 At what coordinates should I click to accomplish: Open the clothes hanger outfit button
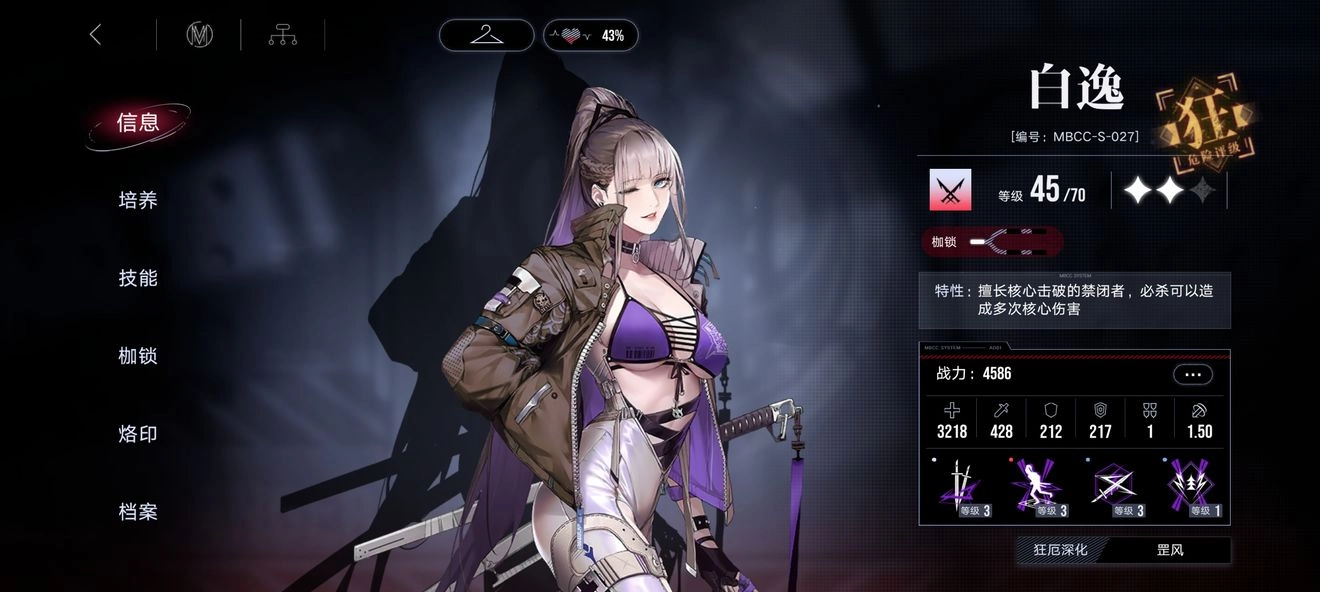pyautogui.click(x=486, y=35)
